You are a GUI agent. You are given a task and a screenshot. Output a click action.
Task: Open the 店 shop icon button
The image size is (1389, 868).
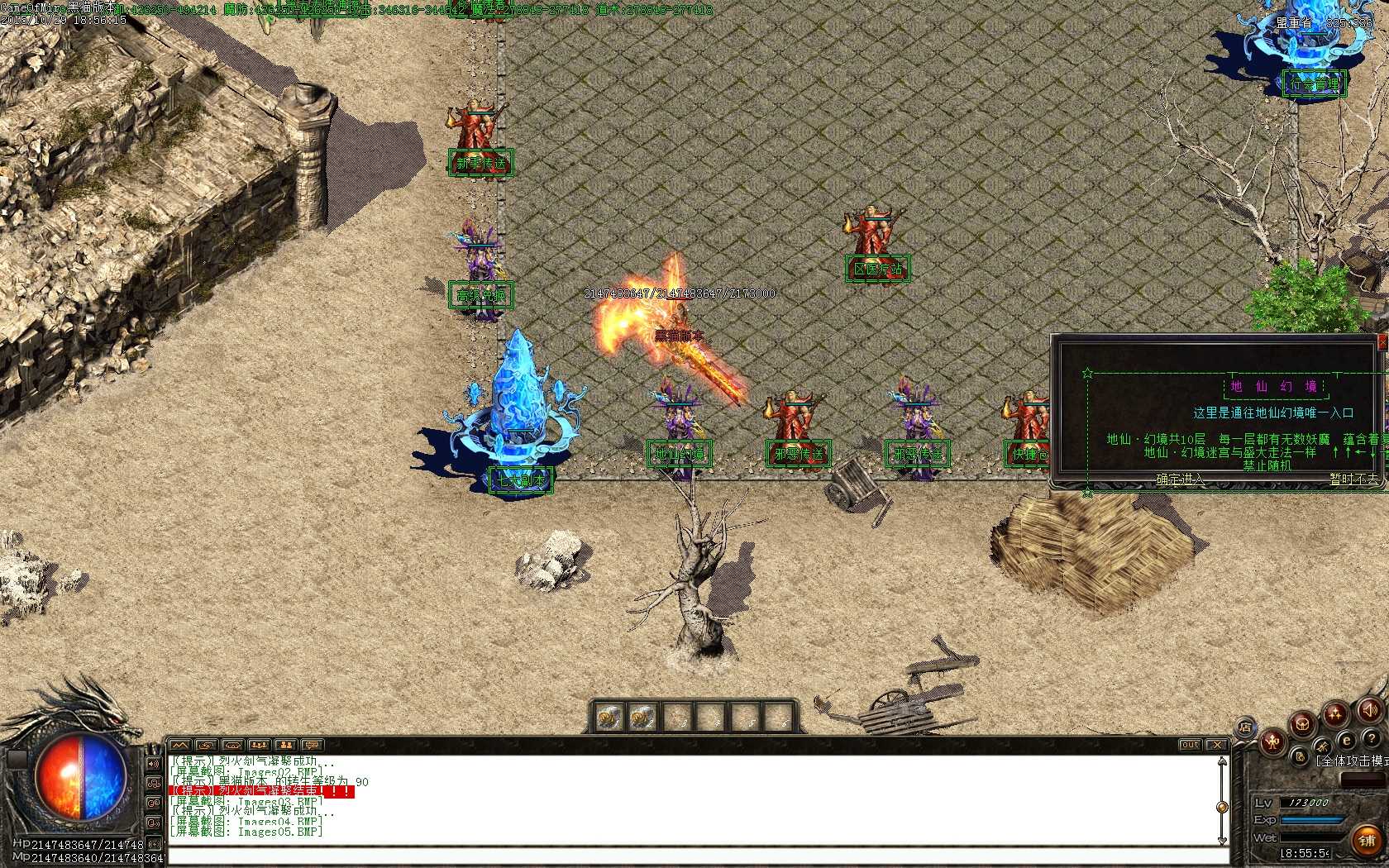tap(1246, 727)
